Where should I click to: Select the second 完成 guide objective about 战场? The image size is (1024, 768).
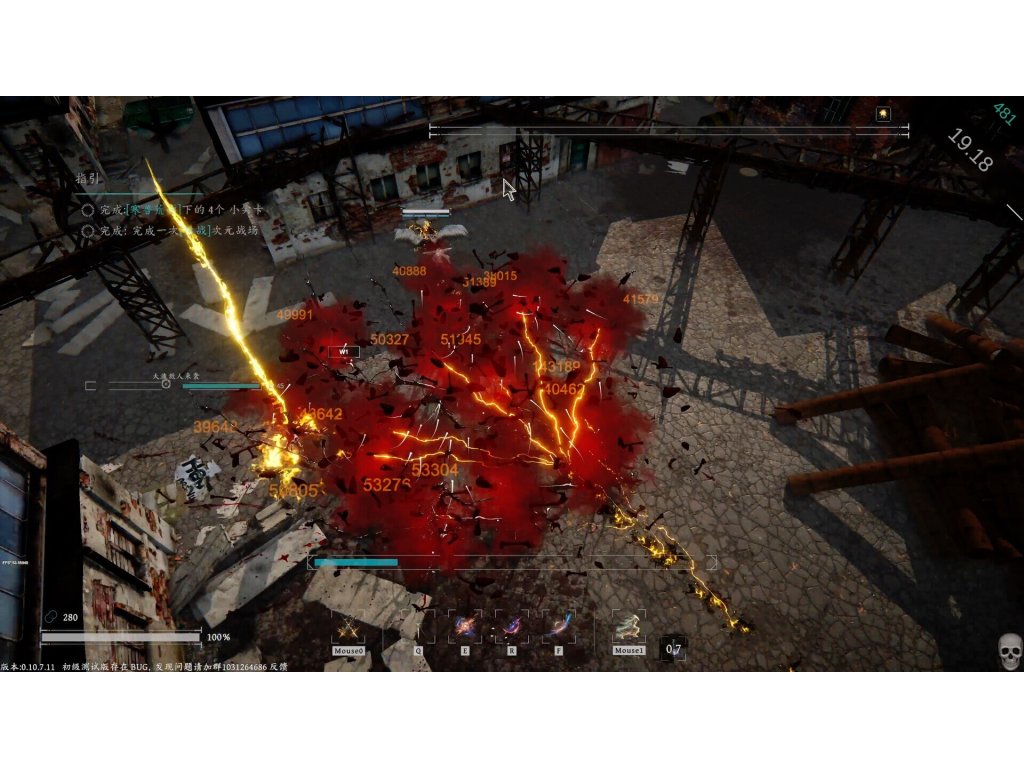point(170,230)
